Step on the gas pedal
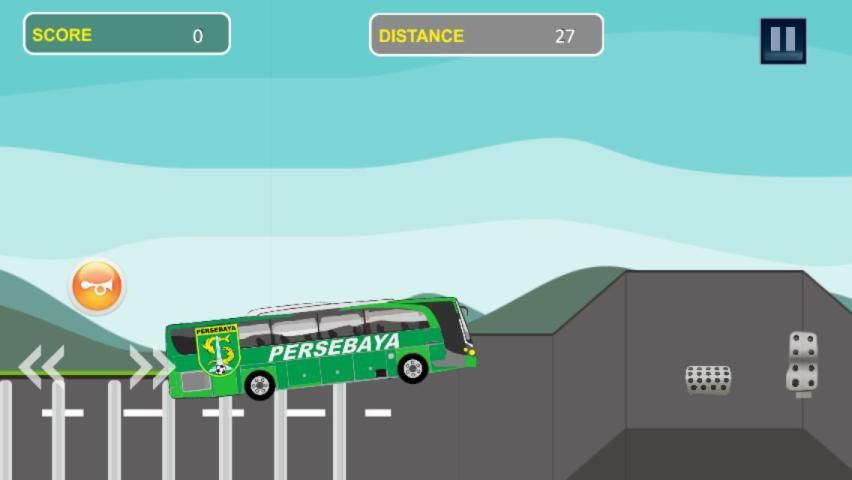 pyautogui.click(x=802, y=362)
